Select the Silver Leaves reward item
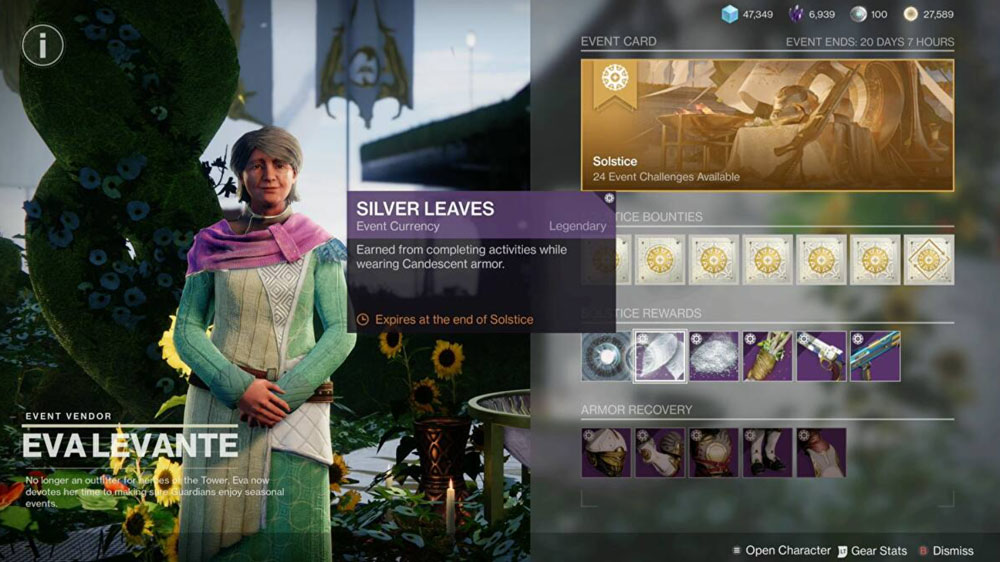Screen dimensions: 1000x562 [660, 357]
